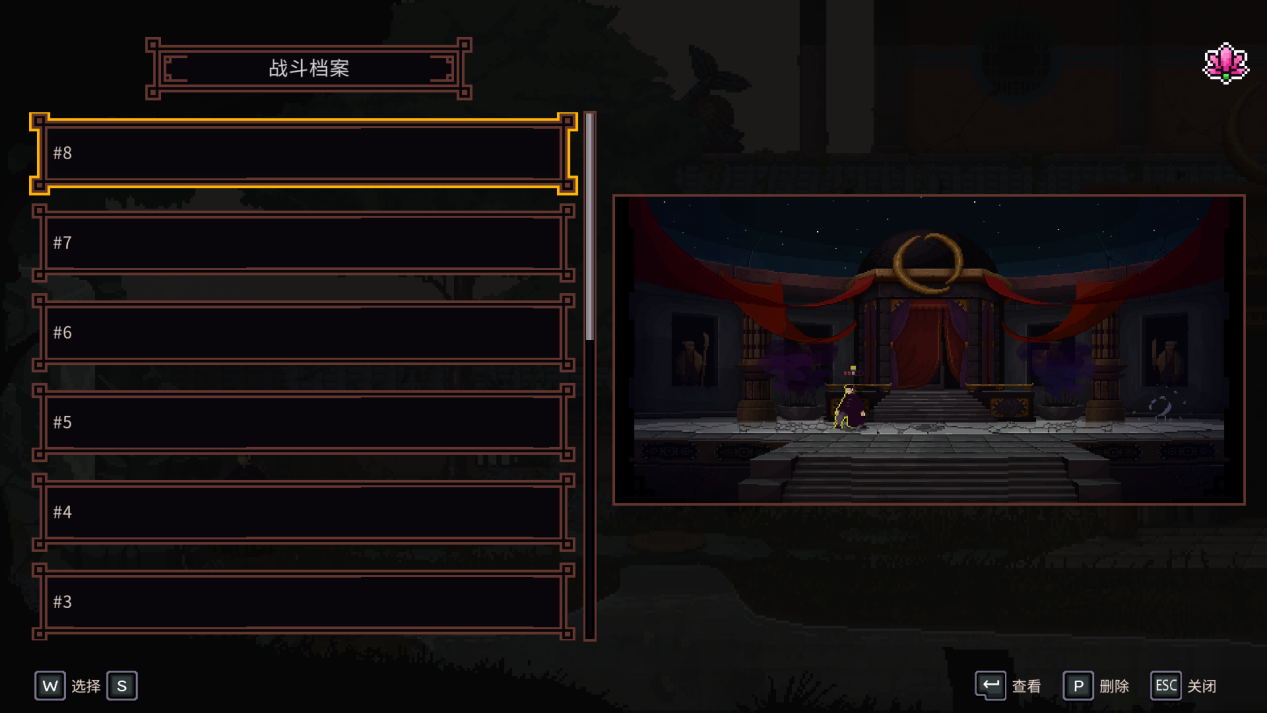Select battle record #8
The image size is (1267, 713).
pyautogui.click(x=303, y=153)
